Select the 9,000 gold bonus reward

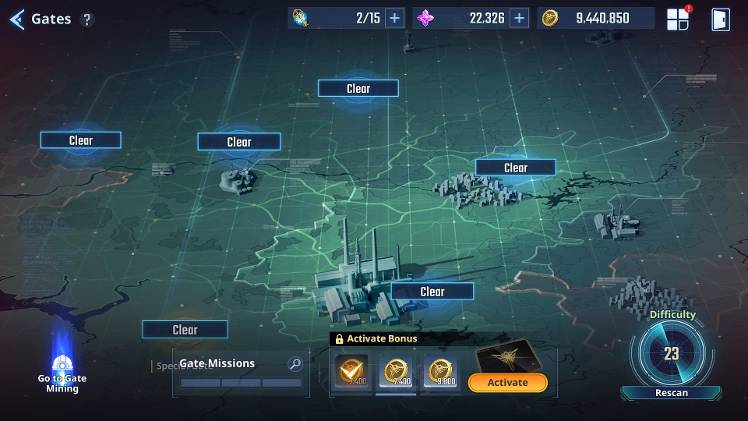[x=442, y=374]
